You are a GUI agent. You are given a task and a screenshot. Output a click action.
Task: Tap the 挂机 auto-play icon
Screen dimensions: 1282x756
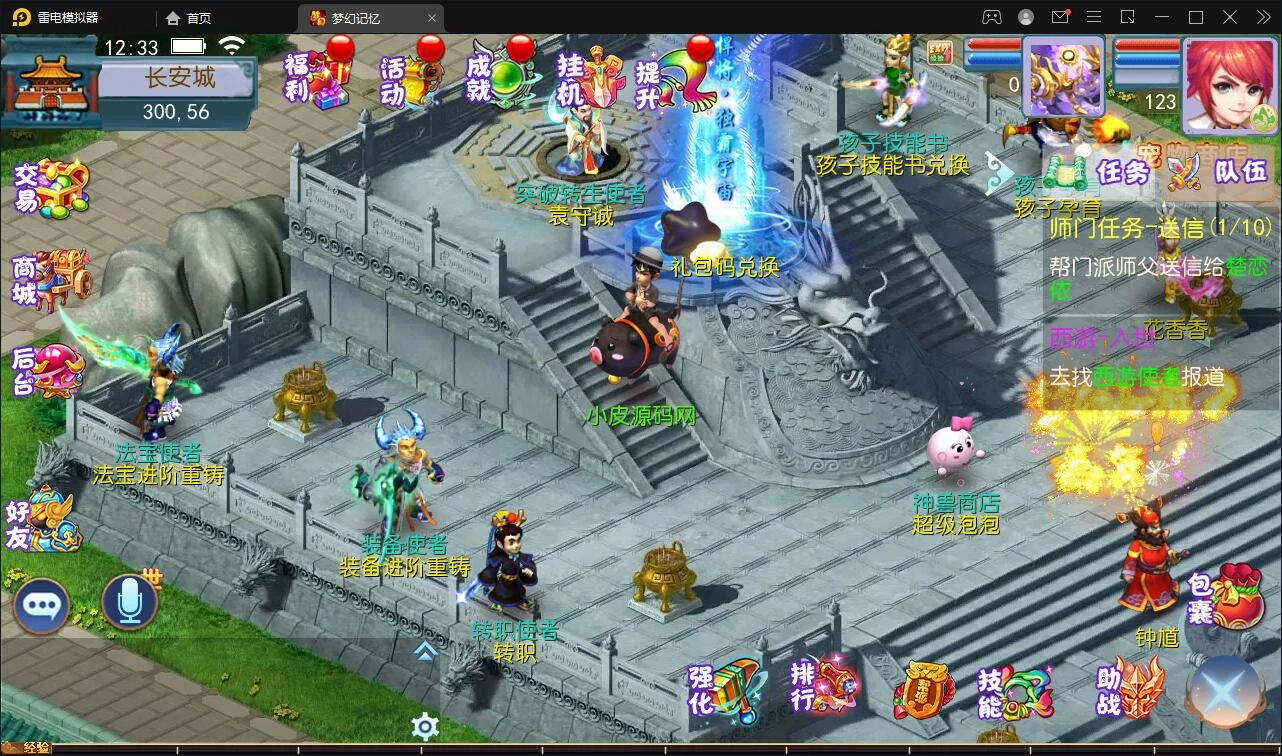590,76
